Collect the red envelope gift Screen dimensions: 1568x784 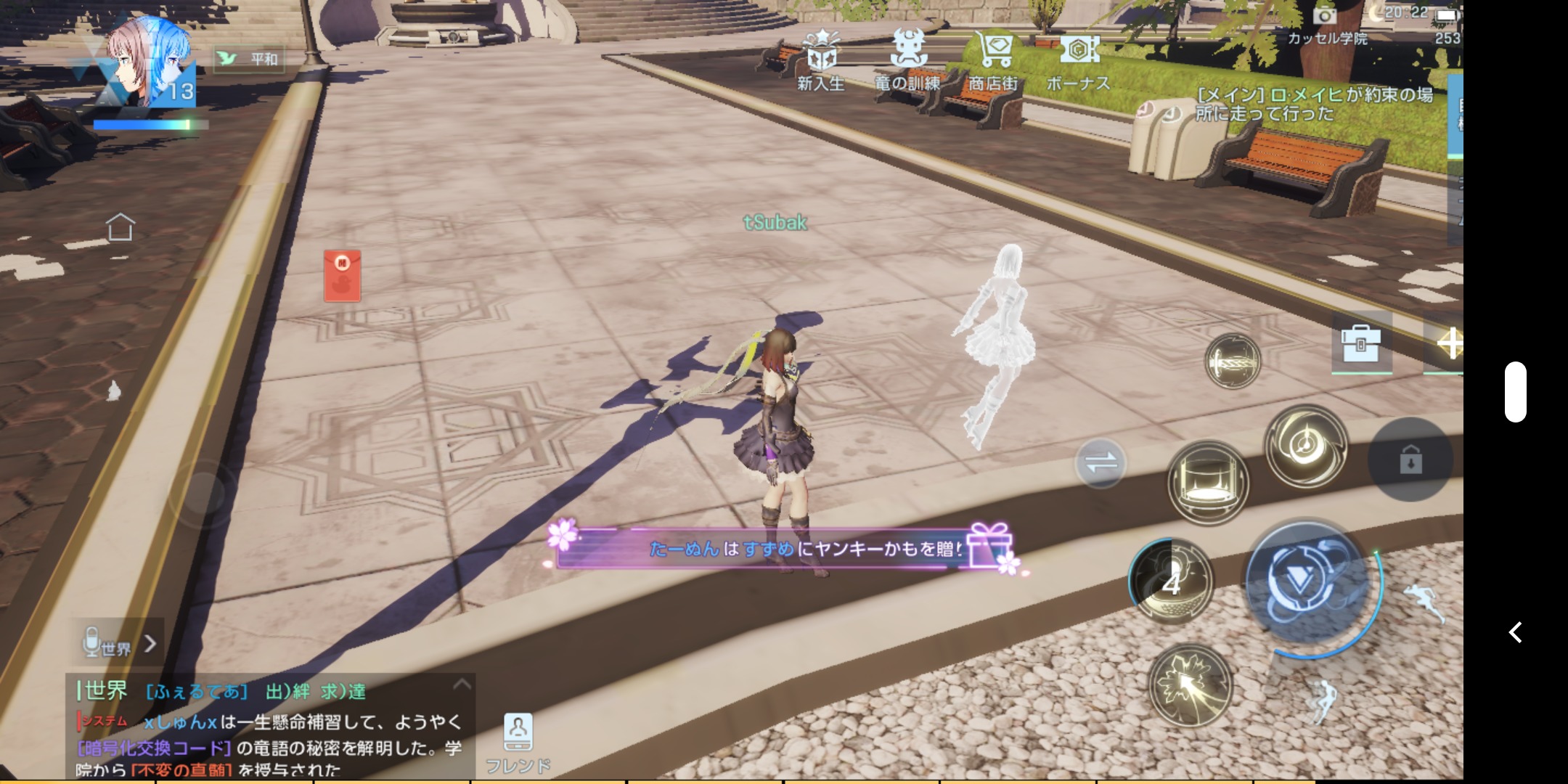pyautogui.click(x=342, y=276)
